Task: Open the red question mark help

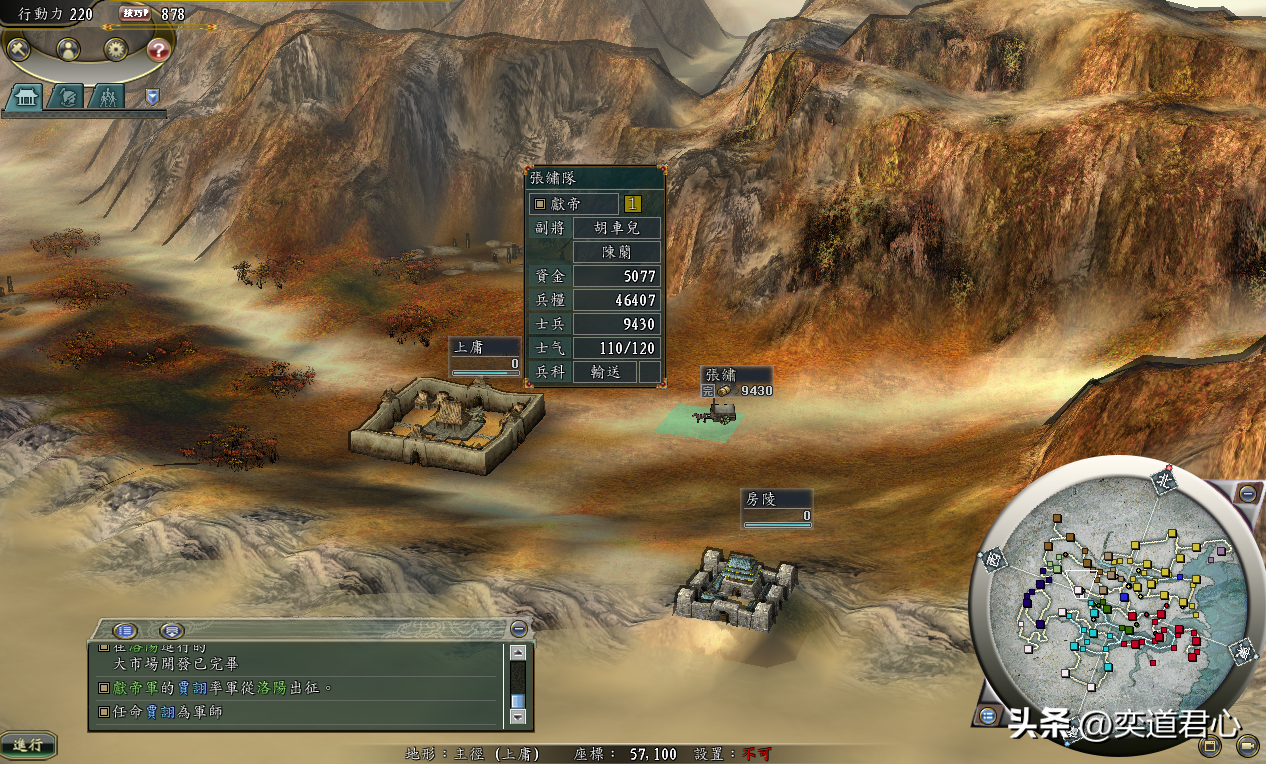Action: pos(158,49)
